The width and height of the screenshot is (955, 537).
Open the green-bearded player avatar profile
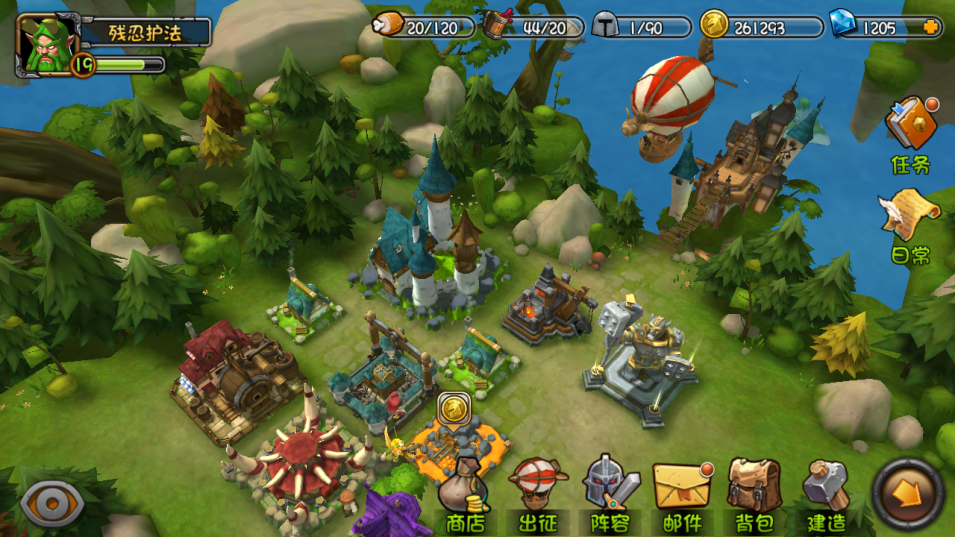[x=47, y=45]
